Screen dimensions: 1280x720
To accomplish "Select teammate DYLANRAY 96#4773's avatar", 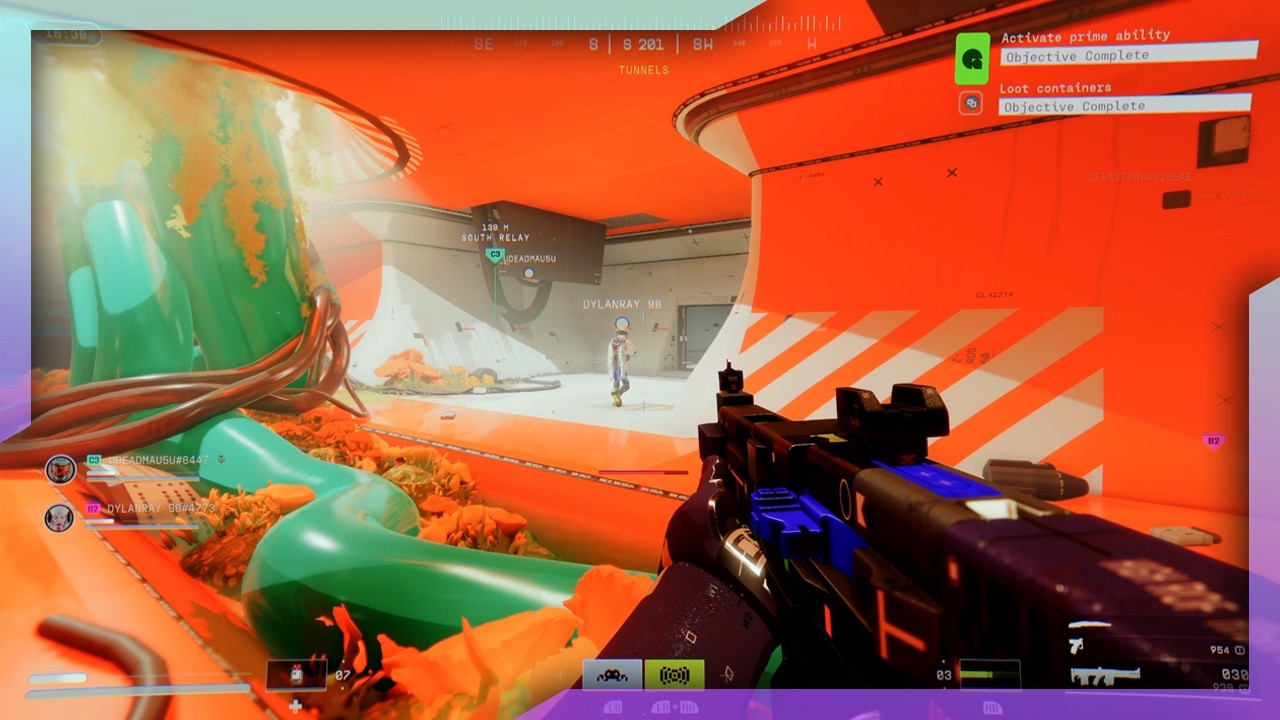I will pyautogui.click(x=59, y=517).
